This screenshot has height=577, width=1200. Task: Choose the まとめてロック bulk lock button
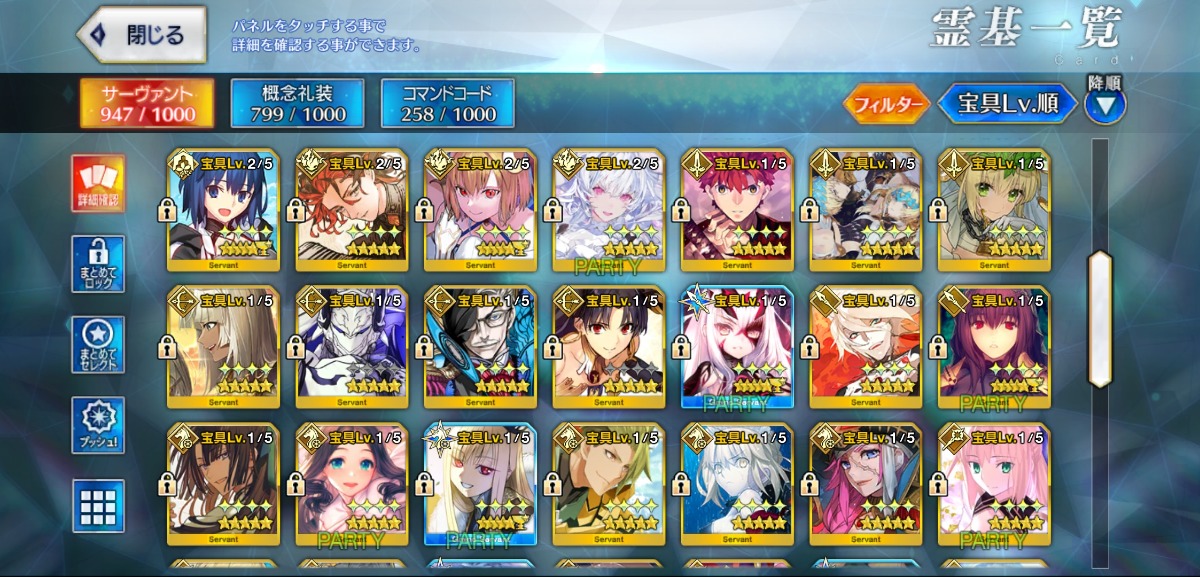pos(98,264)
